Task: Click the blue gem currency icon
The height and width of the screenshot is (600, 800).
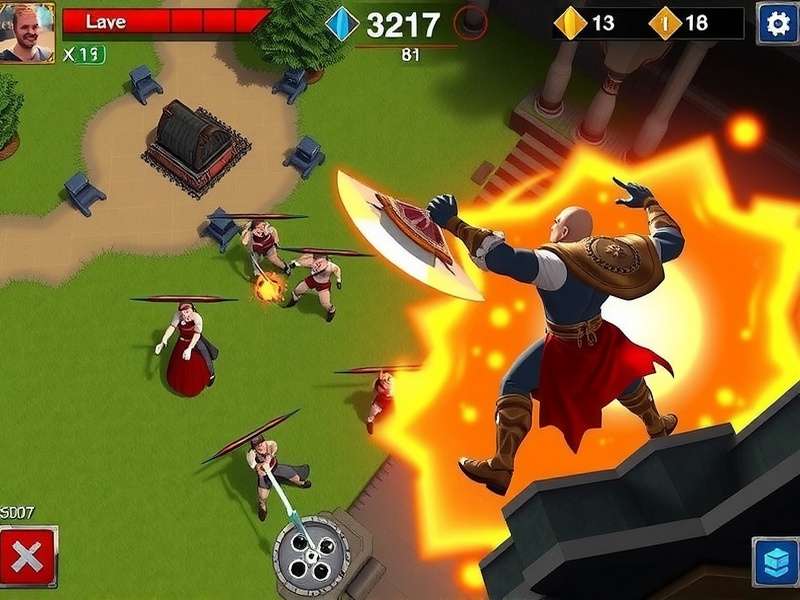Action: point(342,24)
